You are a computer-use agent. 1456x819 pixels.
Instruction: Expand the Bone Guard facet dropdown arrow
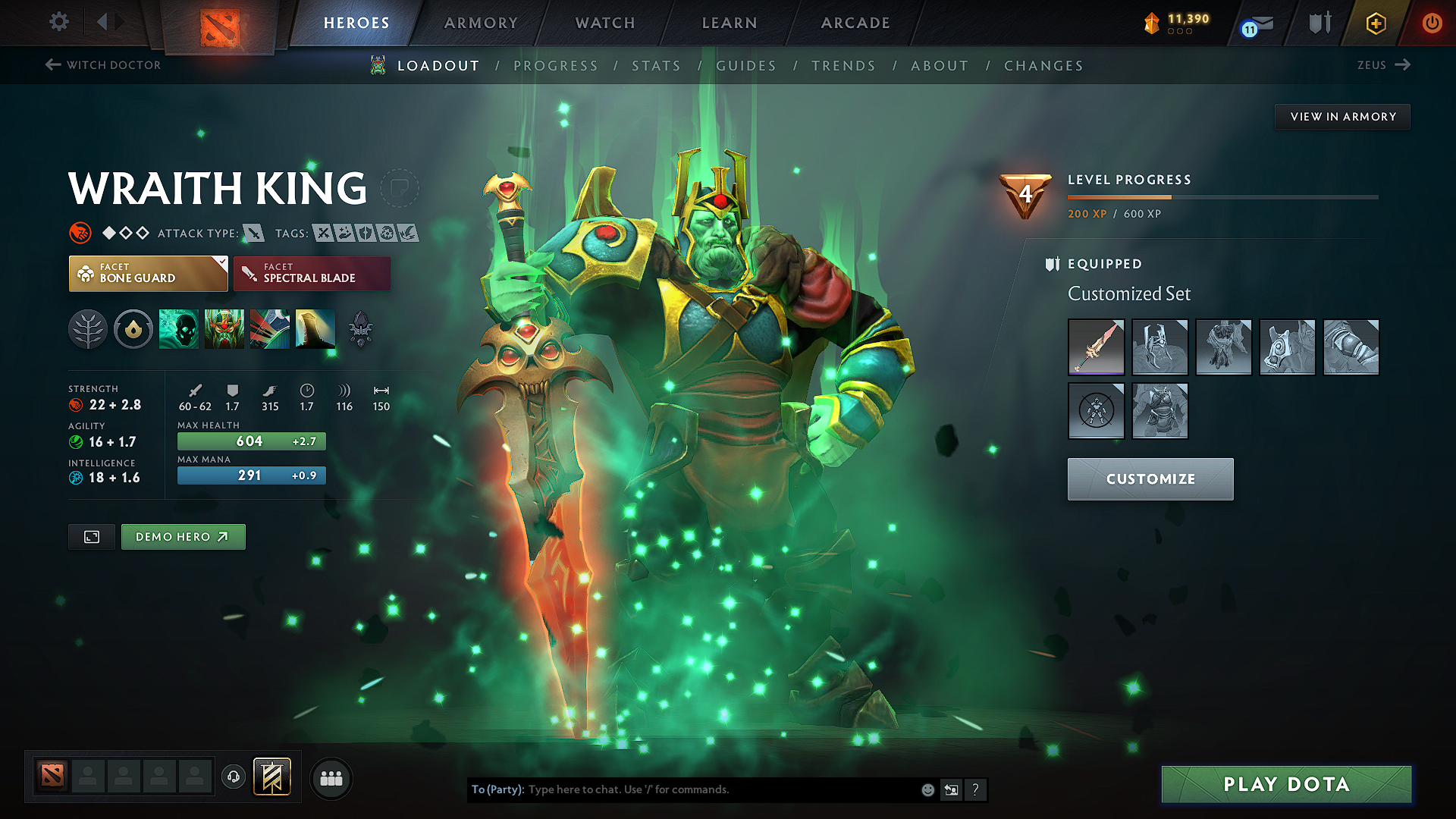221,264
